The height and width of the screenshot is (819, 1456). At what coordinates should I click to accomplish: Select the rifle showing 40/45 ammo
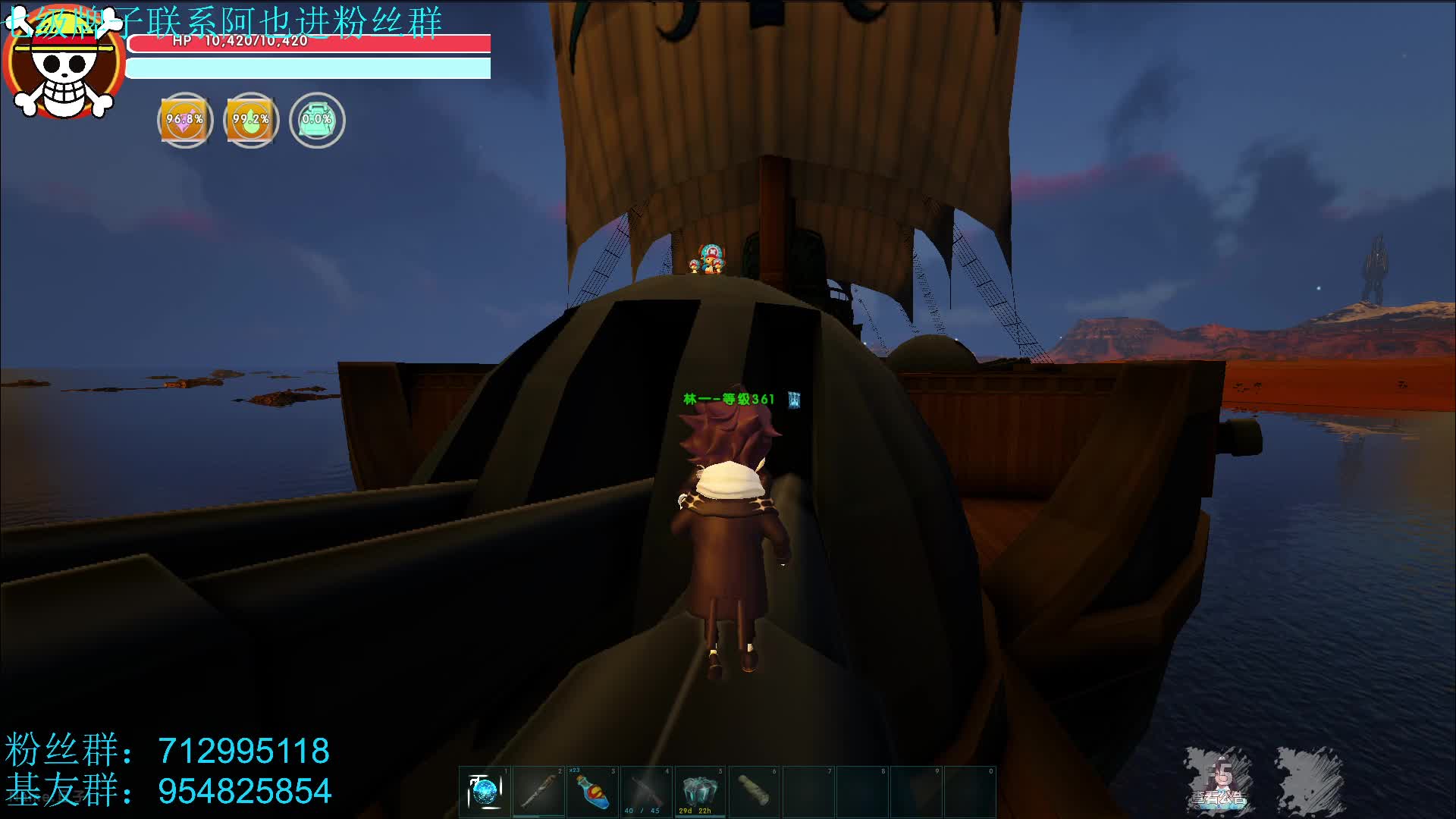coord(646,792)
